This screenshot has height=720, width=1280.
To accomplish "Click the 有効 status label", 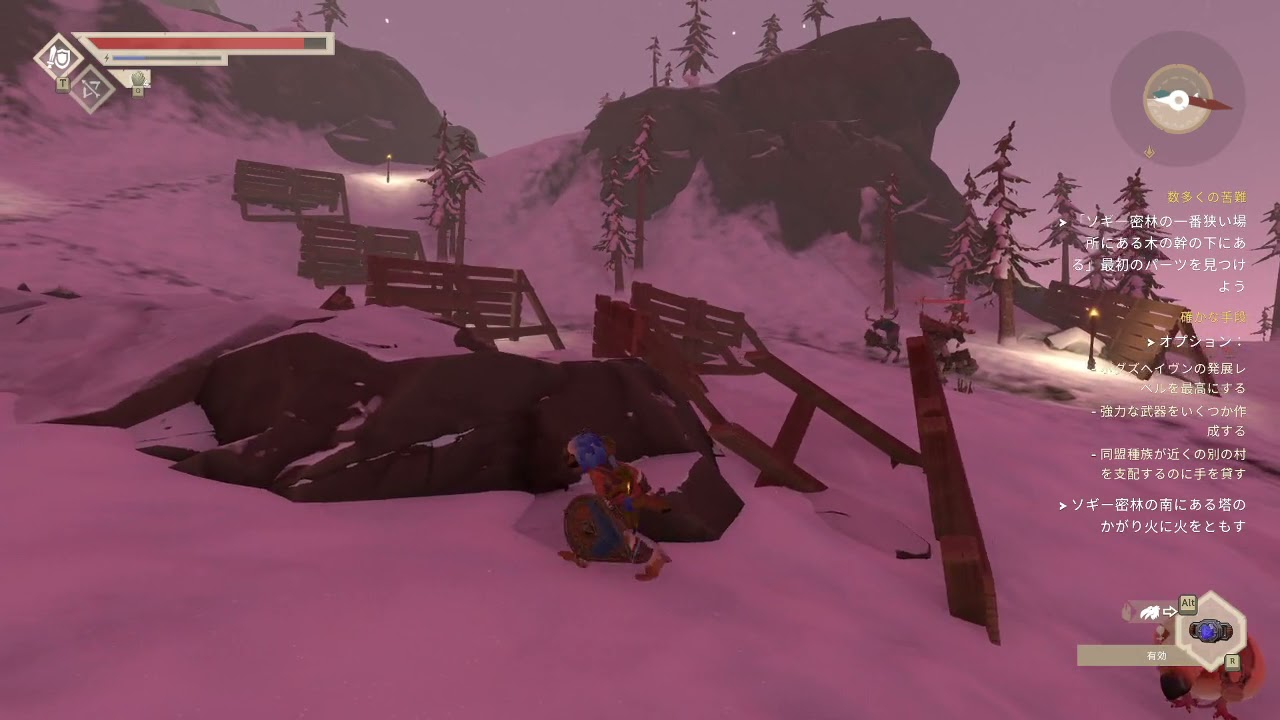I will tap(1156, 656).
